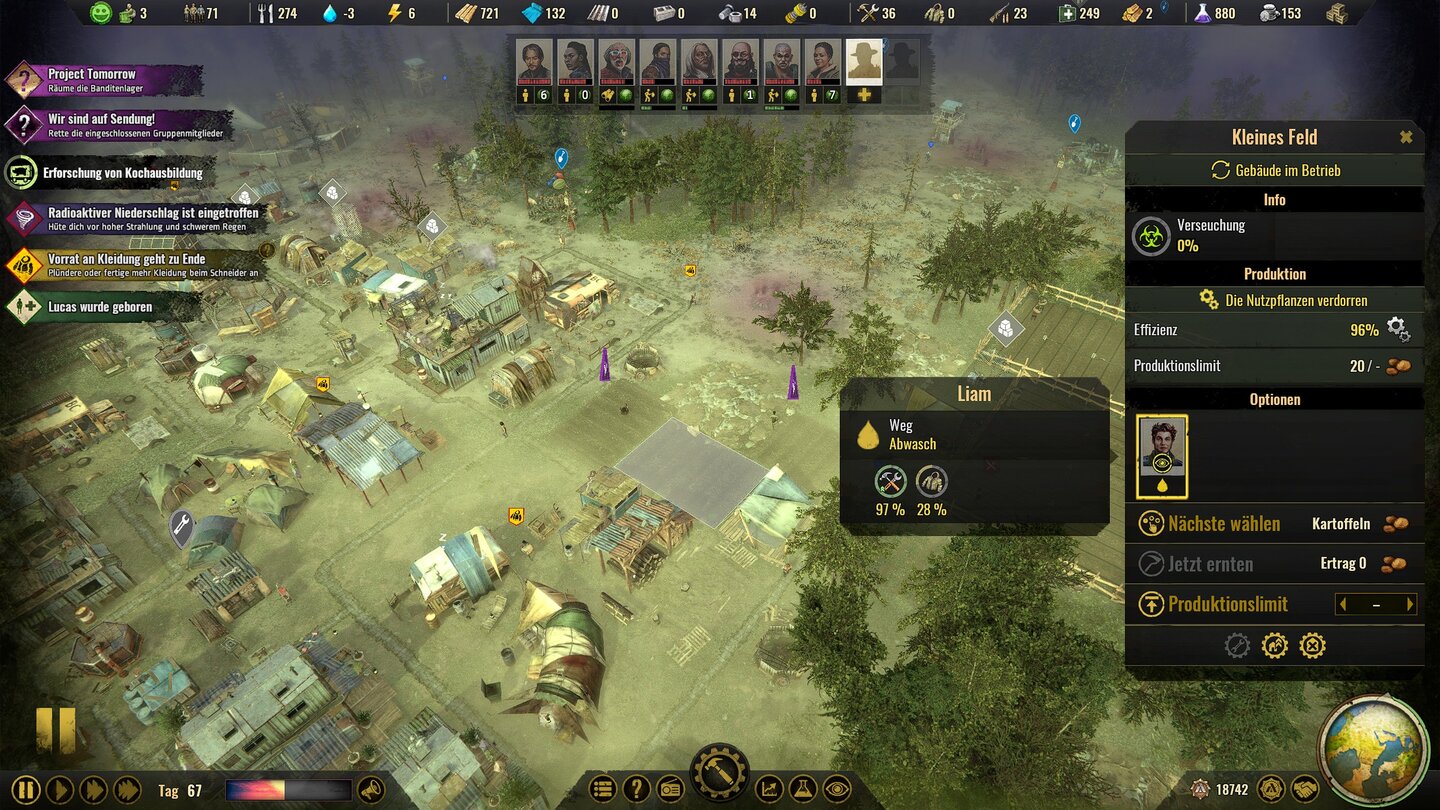Viewport: 1440px width, 810px height.
Task: Open the Project Tomorrow quest entry
Action: coord(90,80)
